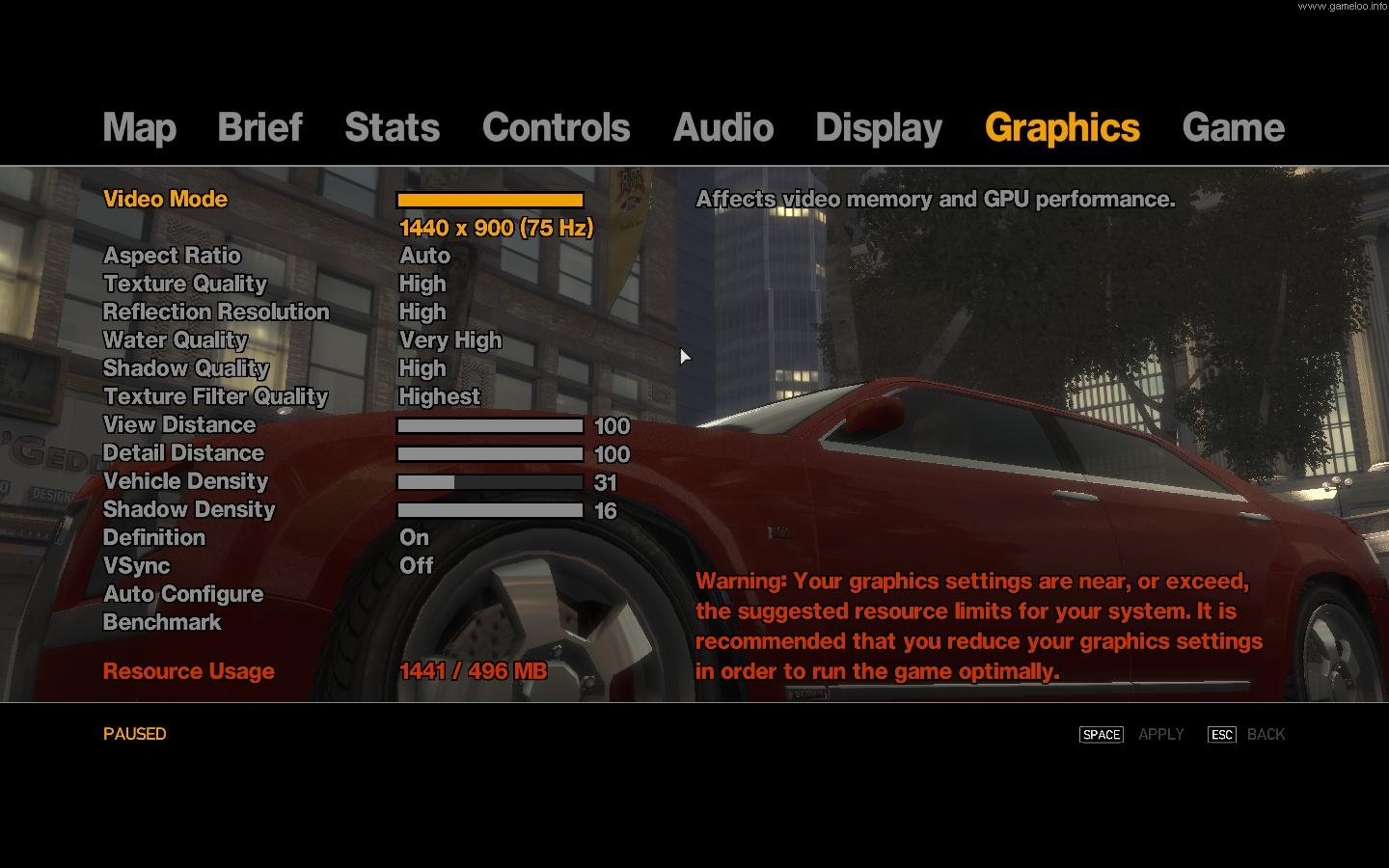Set the Detail Distance slider
The width and height of the screenshot is (1389, 868).
(490, 454)
